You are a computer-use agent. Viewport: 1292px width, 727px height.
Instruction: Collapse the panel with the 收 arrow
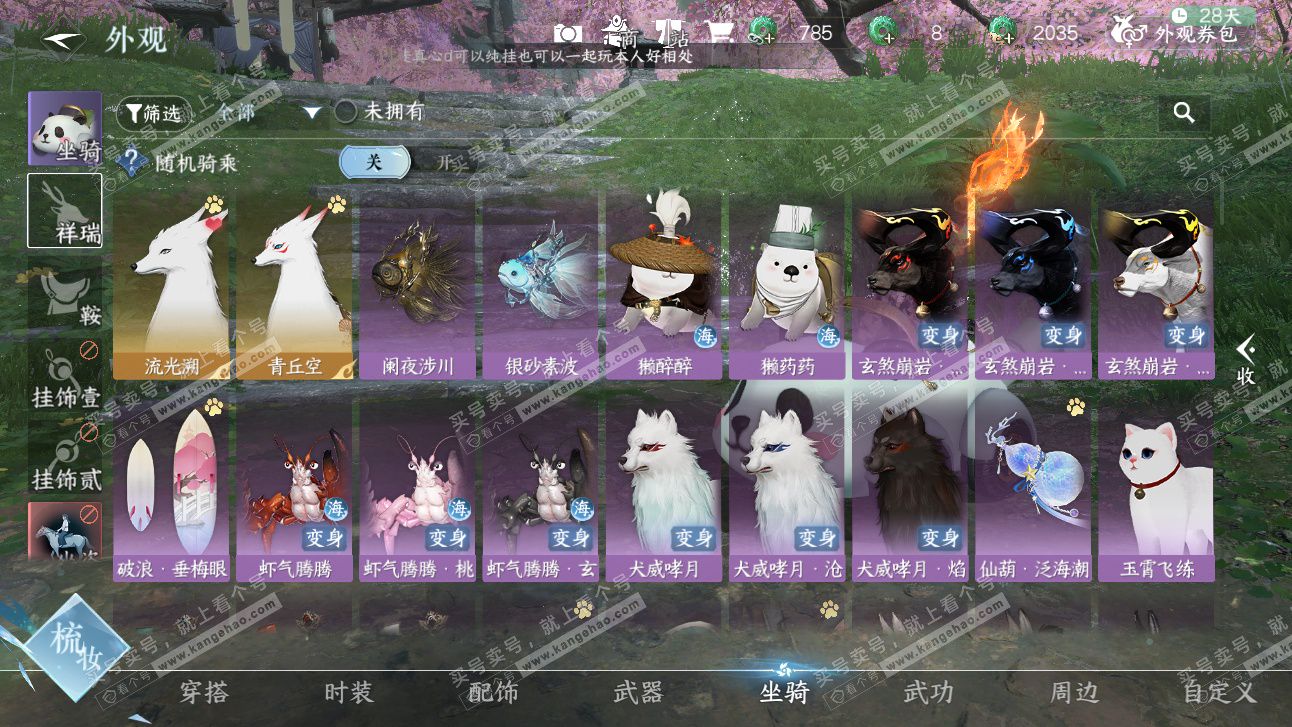coord(1245,362)
